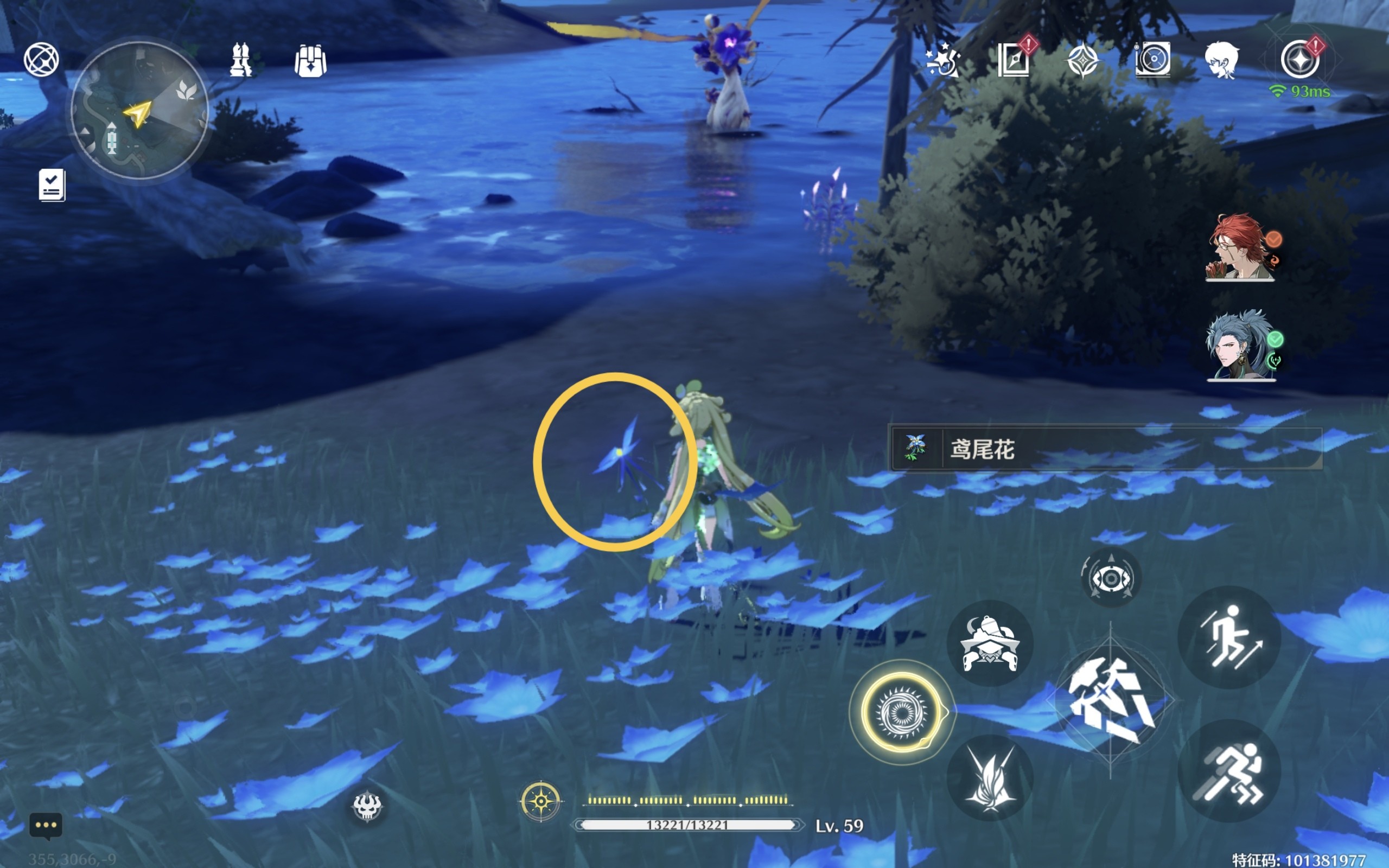
Task: Switch to the red-haired party member
Action: [1240, 247]
